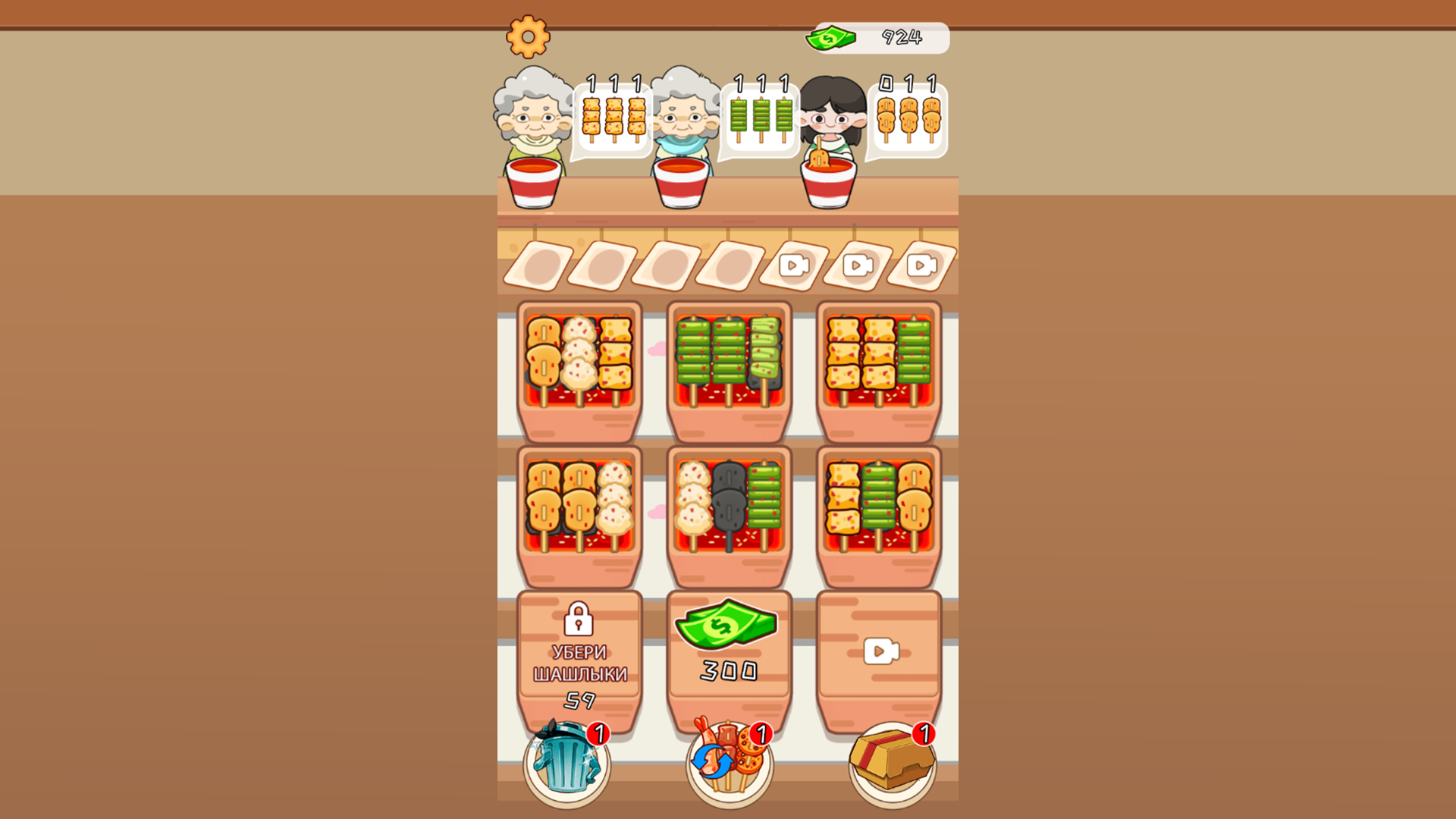
Task: Play video ad on first empty tray slot
Action: [x=792, y=266]
